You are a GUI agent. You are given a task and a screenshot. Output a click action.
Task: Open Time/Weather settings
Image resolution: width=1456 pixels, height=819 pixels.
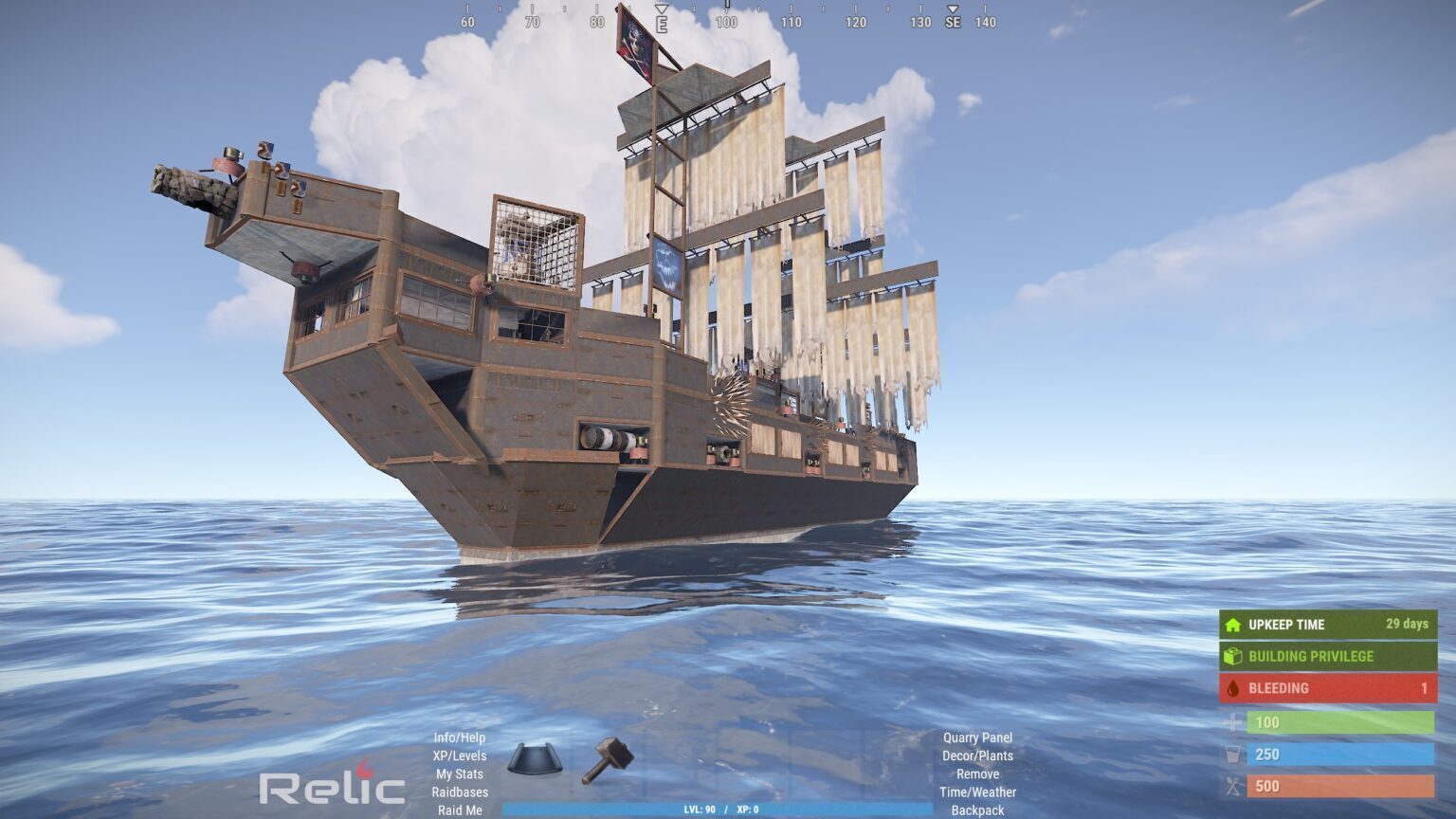(977, 792)
